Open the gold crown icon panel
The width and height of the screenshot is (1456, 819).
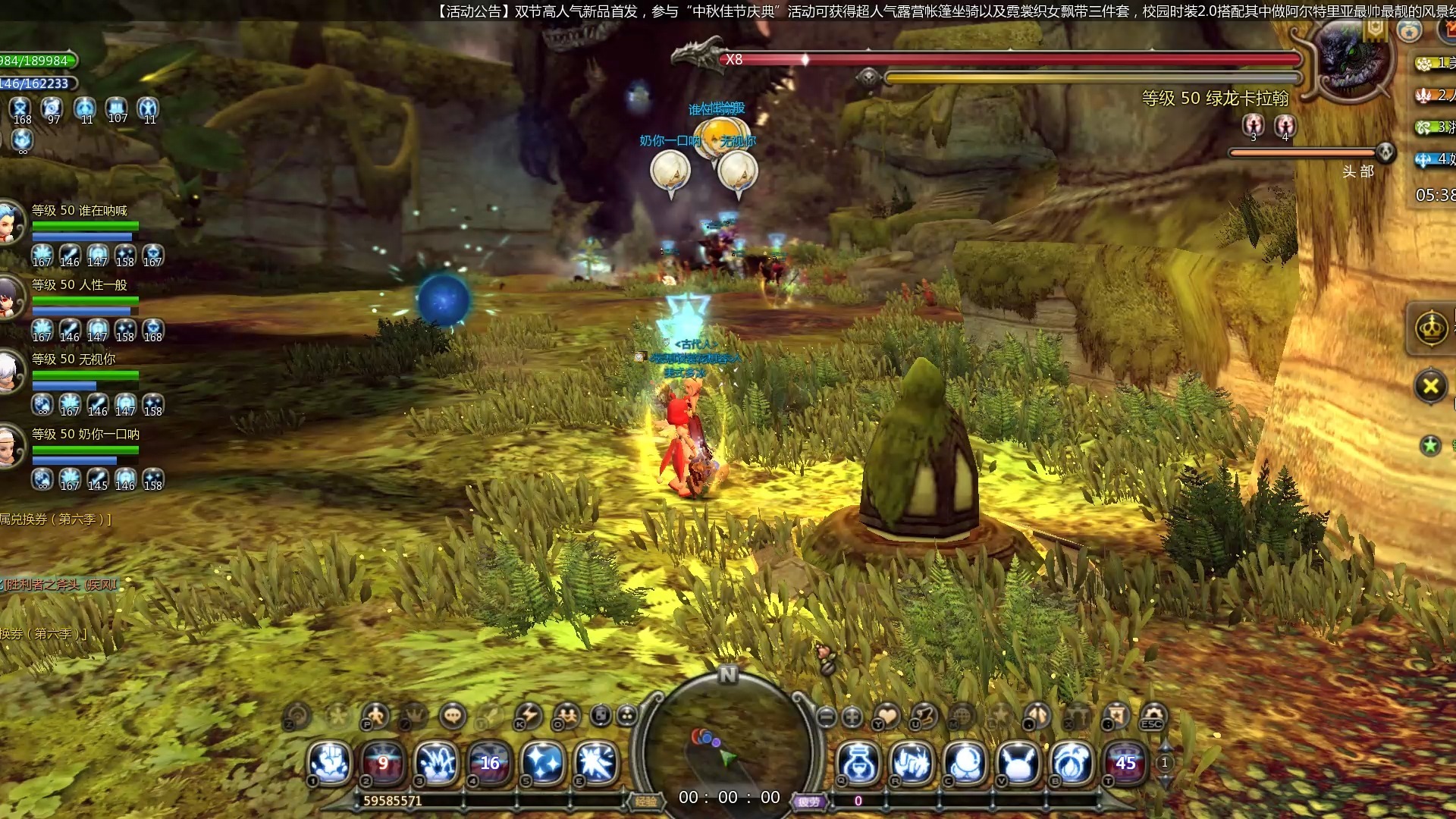[1431, 329]
